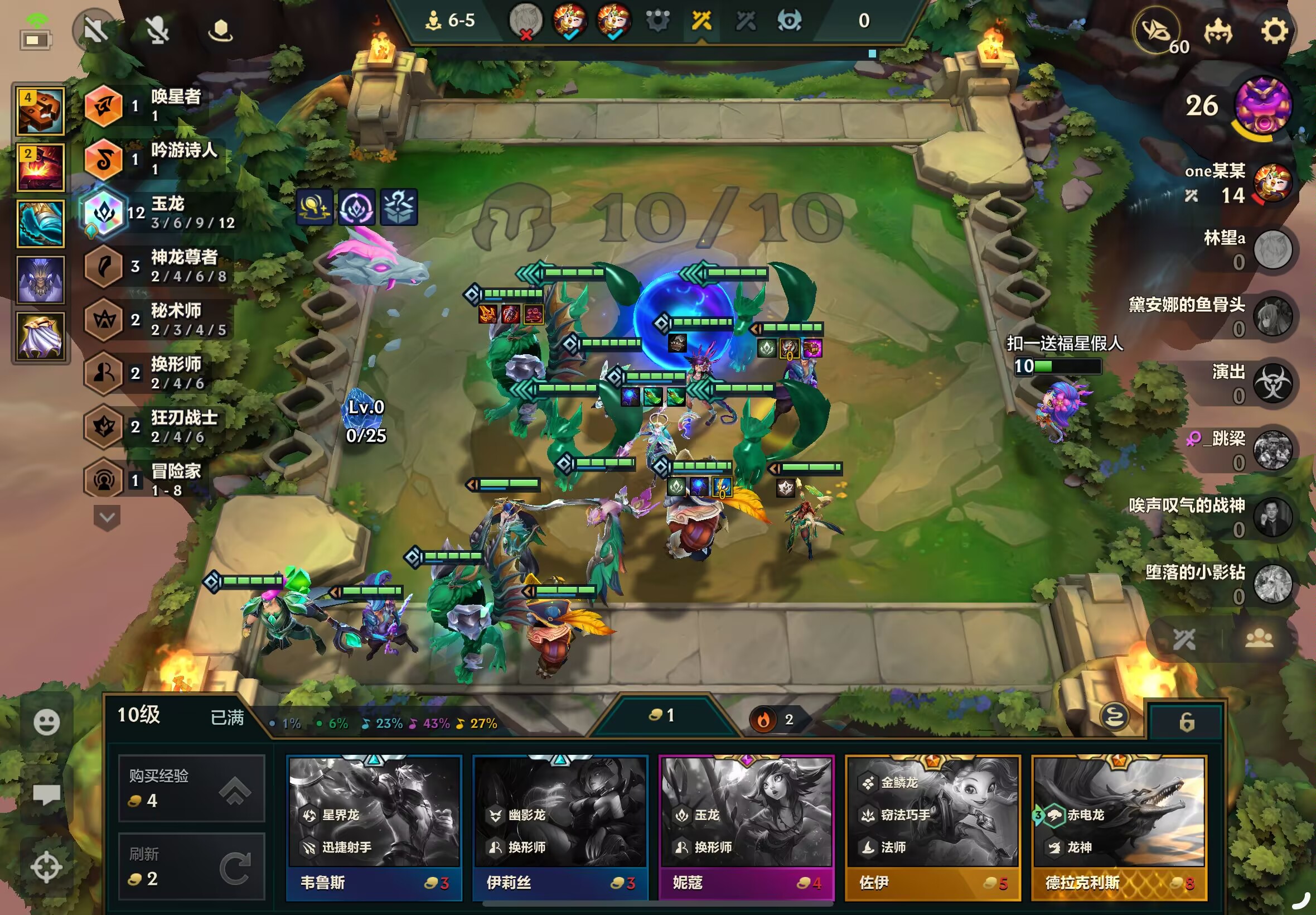Open the chat bubble

click(x=46, y=794)
